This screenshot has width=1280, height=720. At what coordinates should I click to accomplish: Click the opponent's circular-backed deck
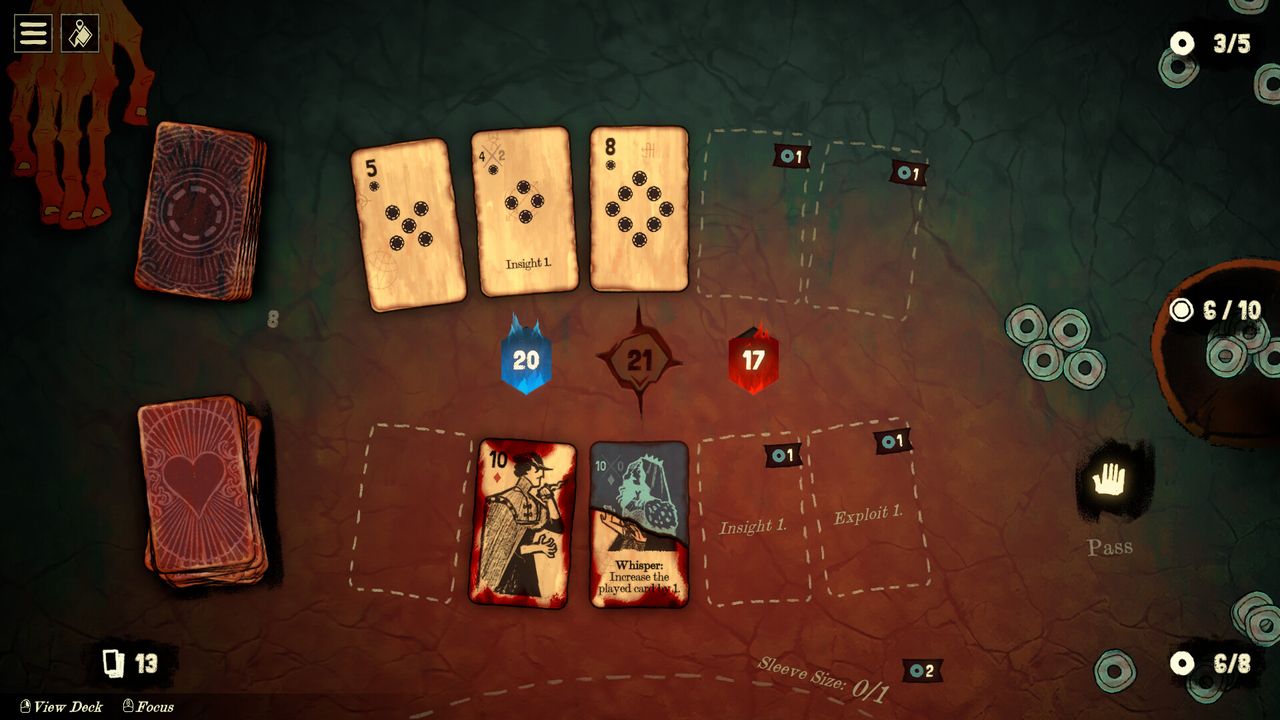pyautogui.click(x=201, y=211)
